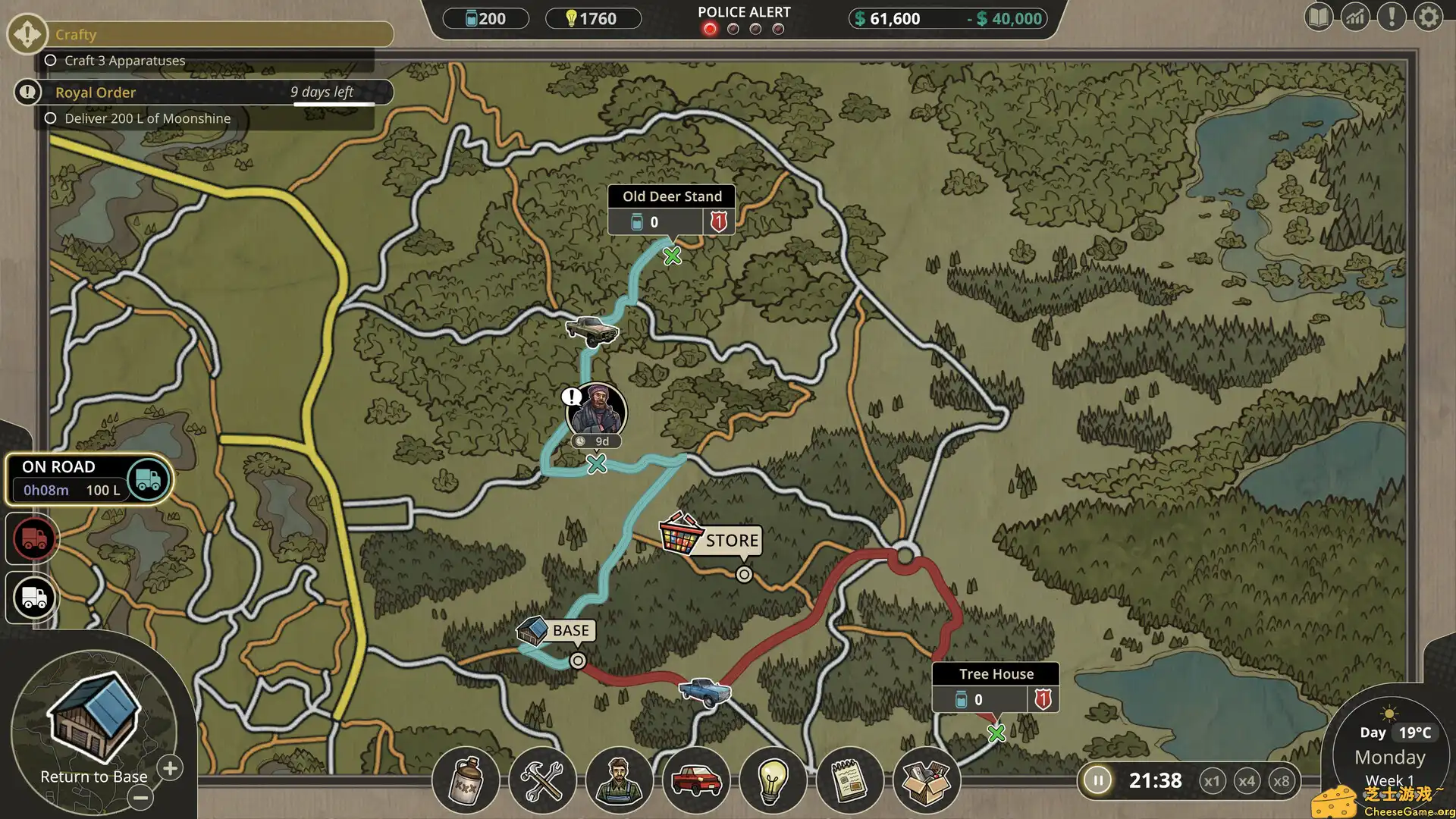Zoom out the map with minus button
Image resolution: width=1456 pixels, height=819 pixels.
pyautogui.click(x=140, y=798)
